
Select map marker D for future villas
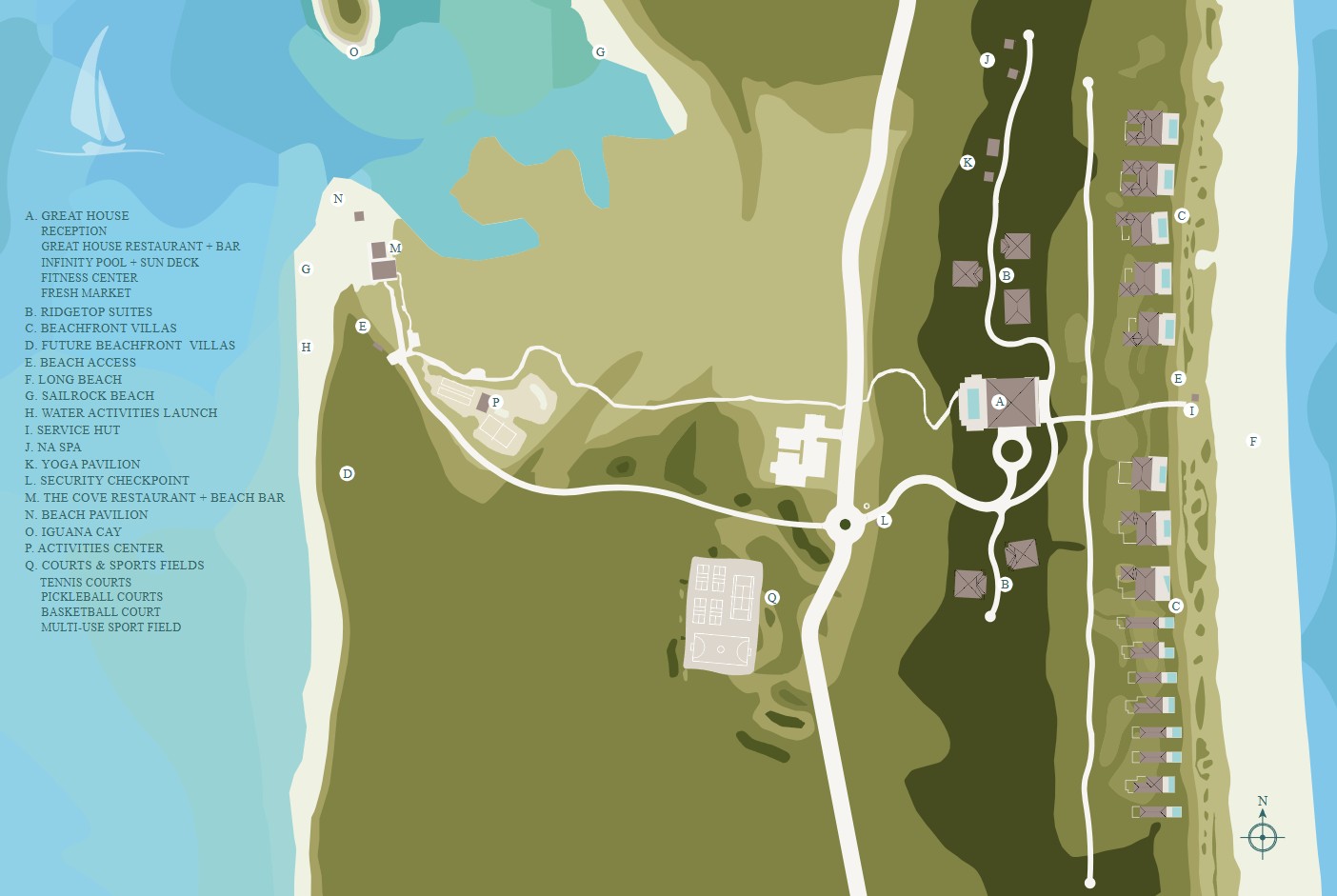(348, 473)
